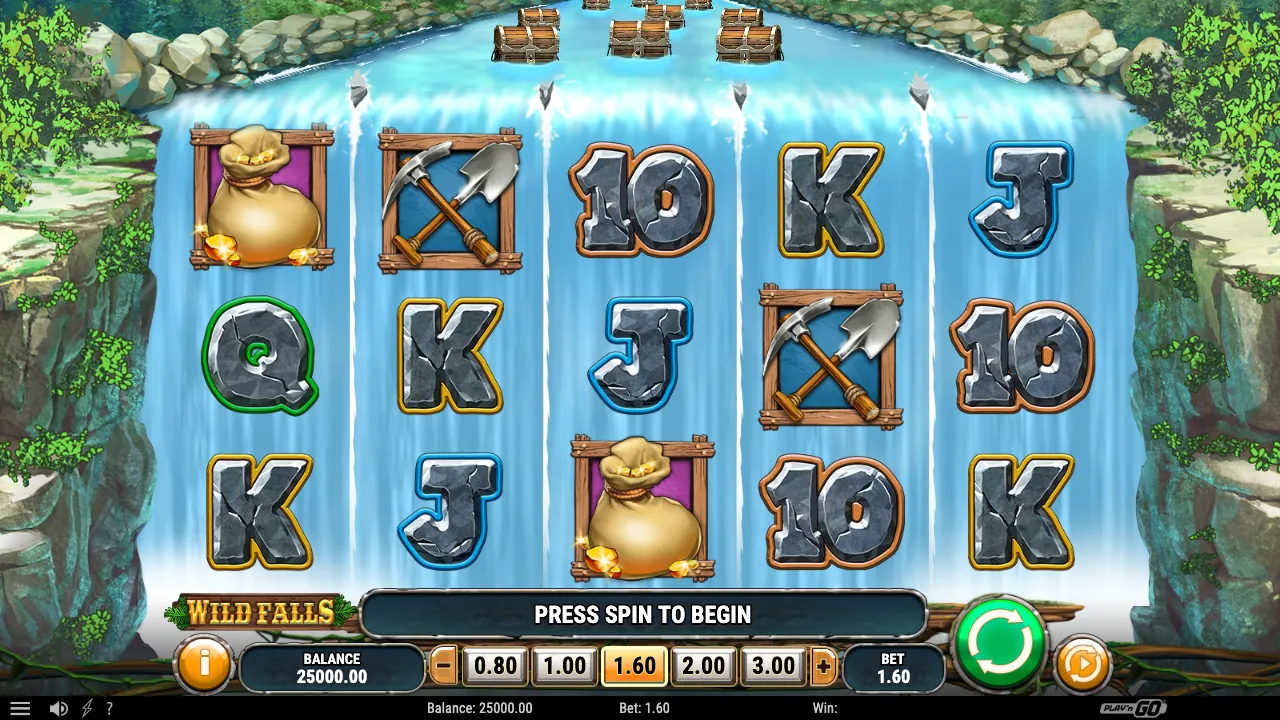Set the bet to 2.00
Image resolution: width=1280 pixels, height=720 pixels.
(x=704, y=666)
